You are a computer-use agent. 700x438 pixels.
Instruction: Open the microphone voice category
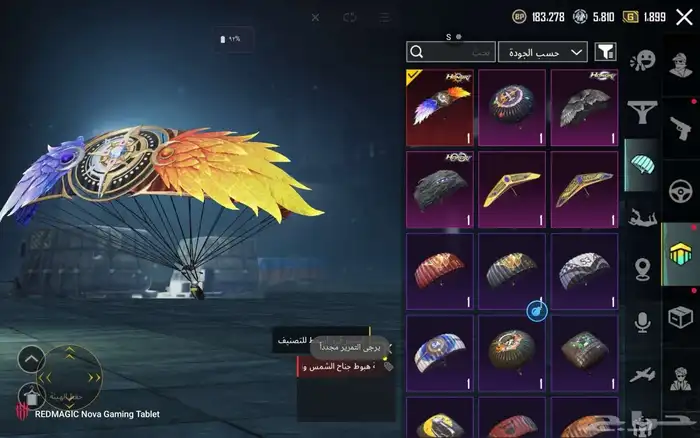642,321
